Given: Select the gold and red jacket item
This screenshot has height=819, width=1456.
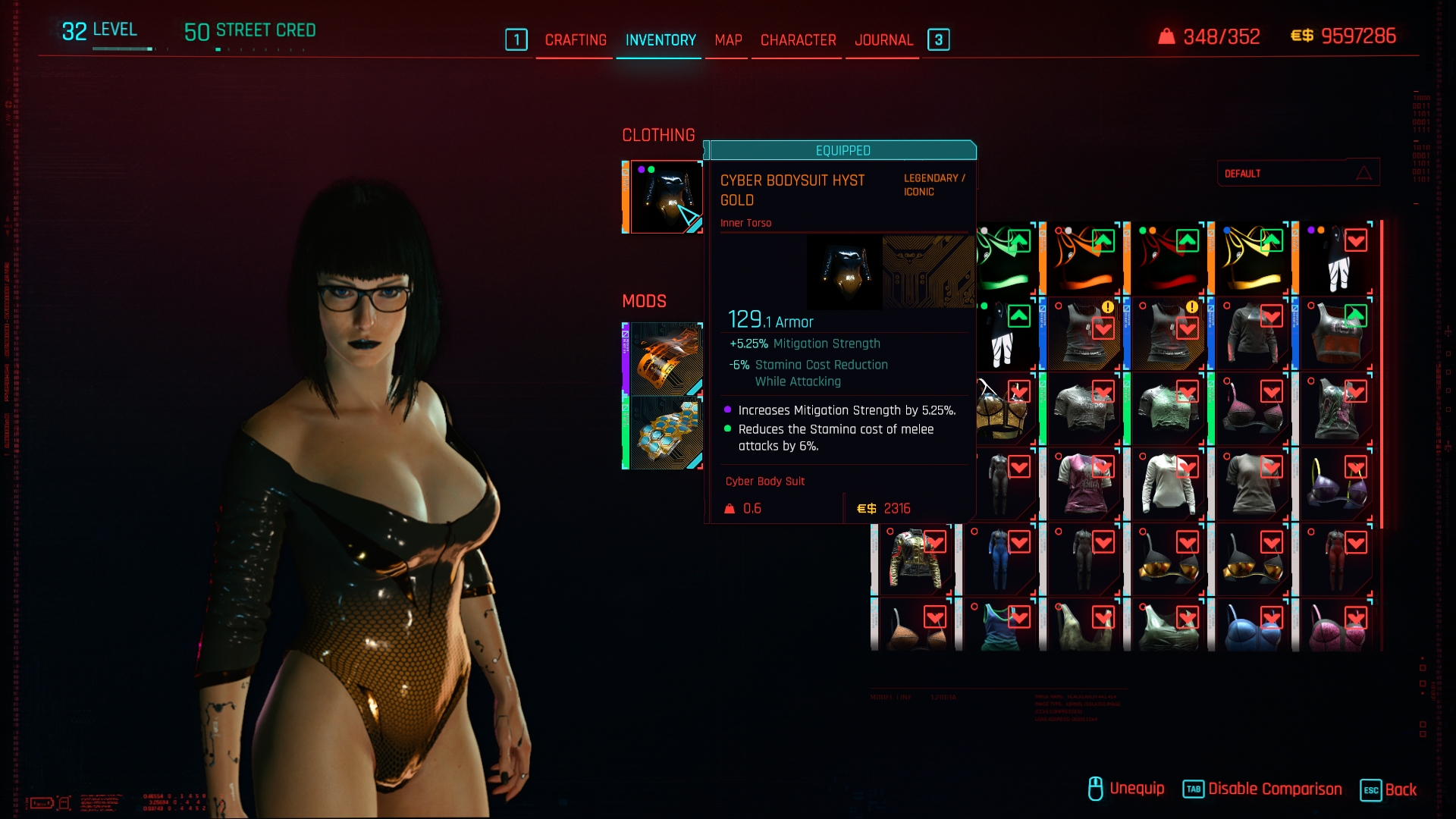Looking at the screenshot, I should pyautogui.click(x=916, y=560).
